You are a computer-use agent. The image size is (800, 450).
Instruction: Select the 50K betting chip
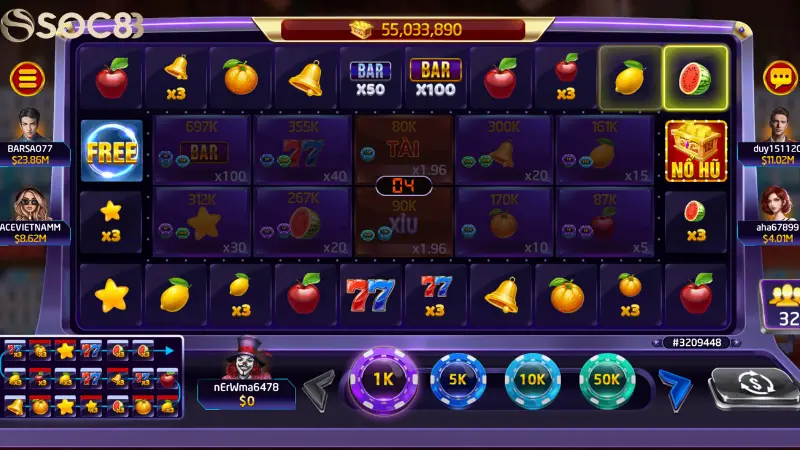(x=606, y=381)
